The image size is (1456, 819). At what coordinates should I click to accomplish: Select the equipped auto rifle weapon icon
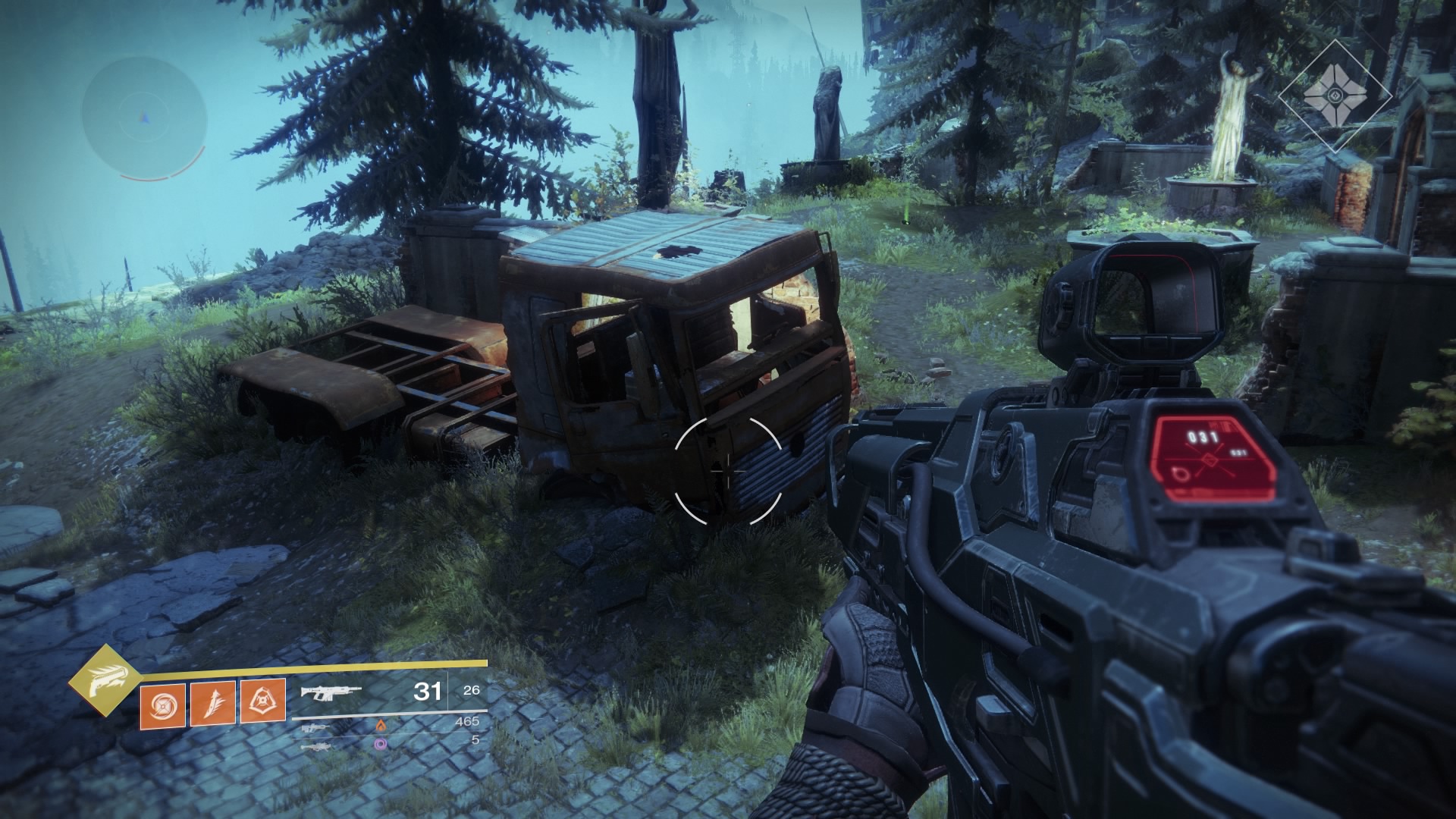point(331,692)
